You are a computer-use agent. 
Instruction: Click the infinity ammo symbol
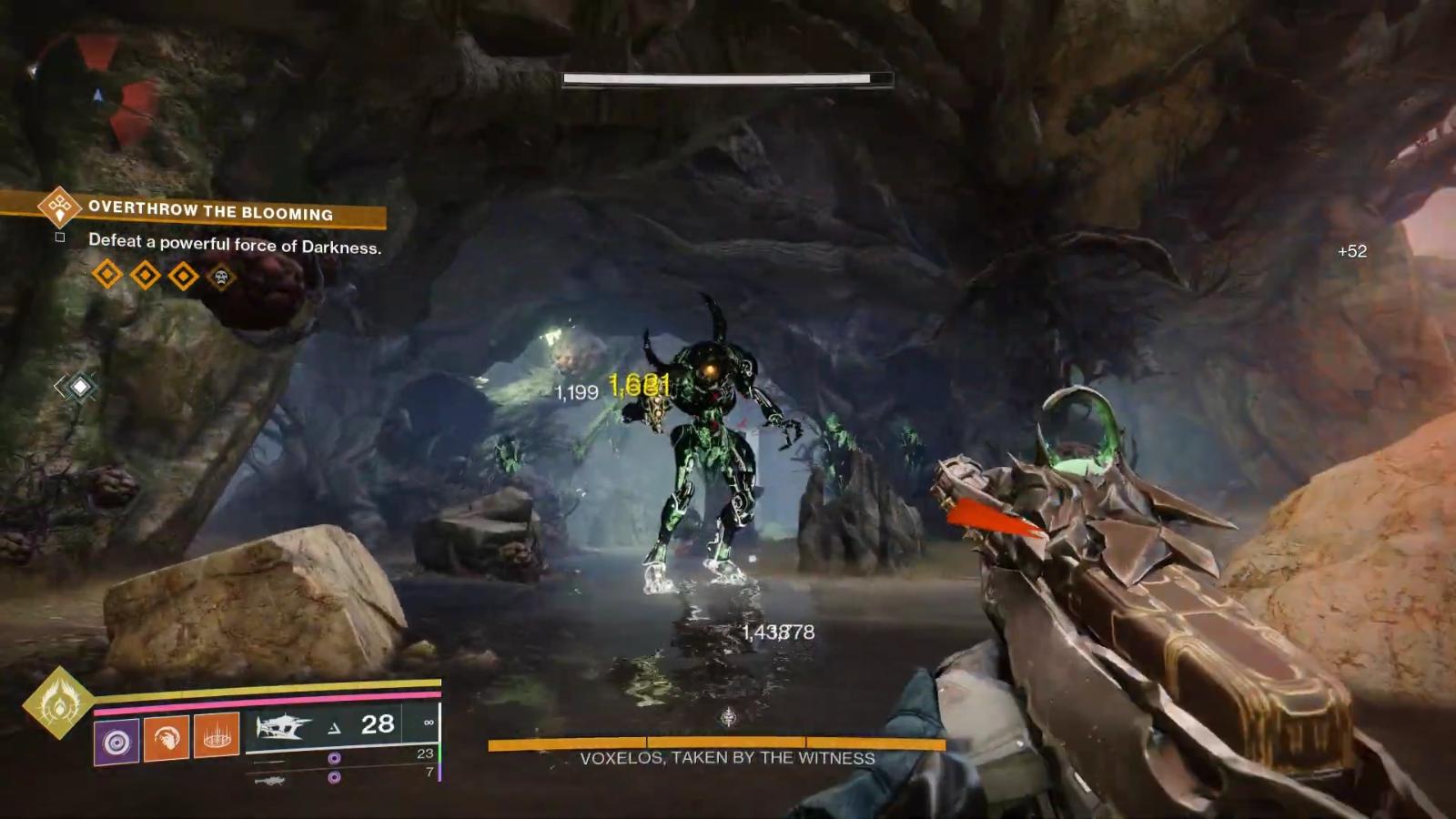click(430, 723)
